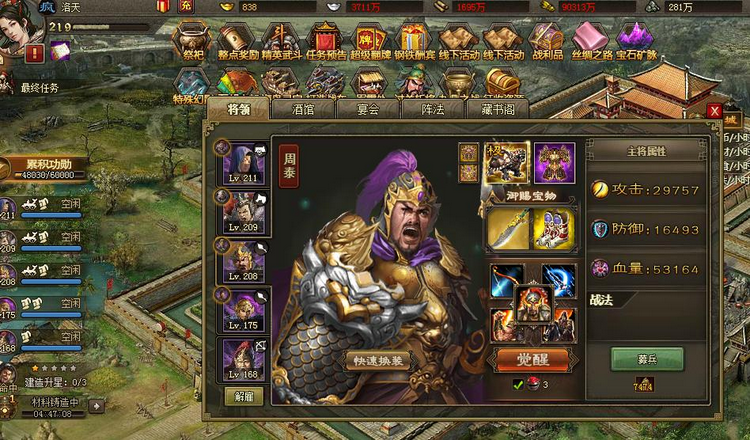Activate the 觉醒 awaken button

coord(532,359)
